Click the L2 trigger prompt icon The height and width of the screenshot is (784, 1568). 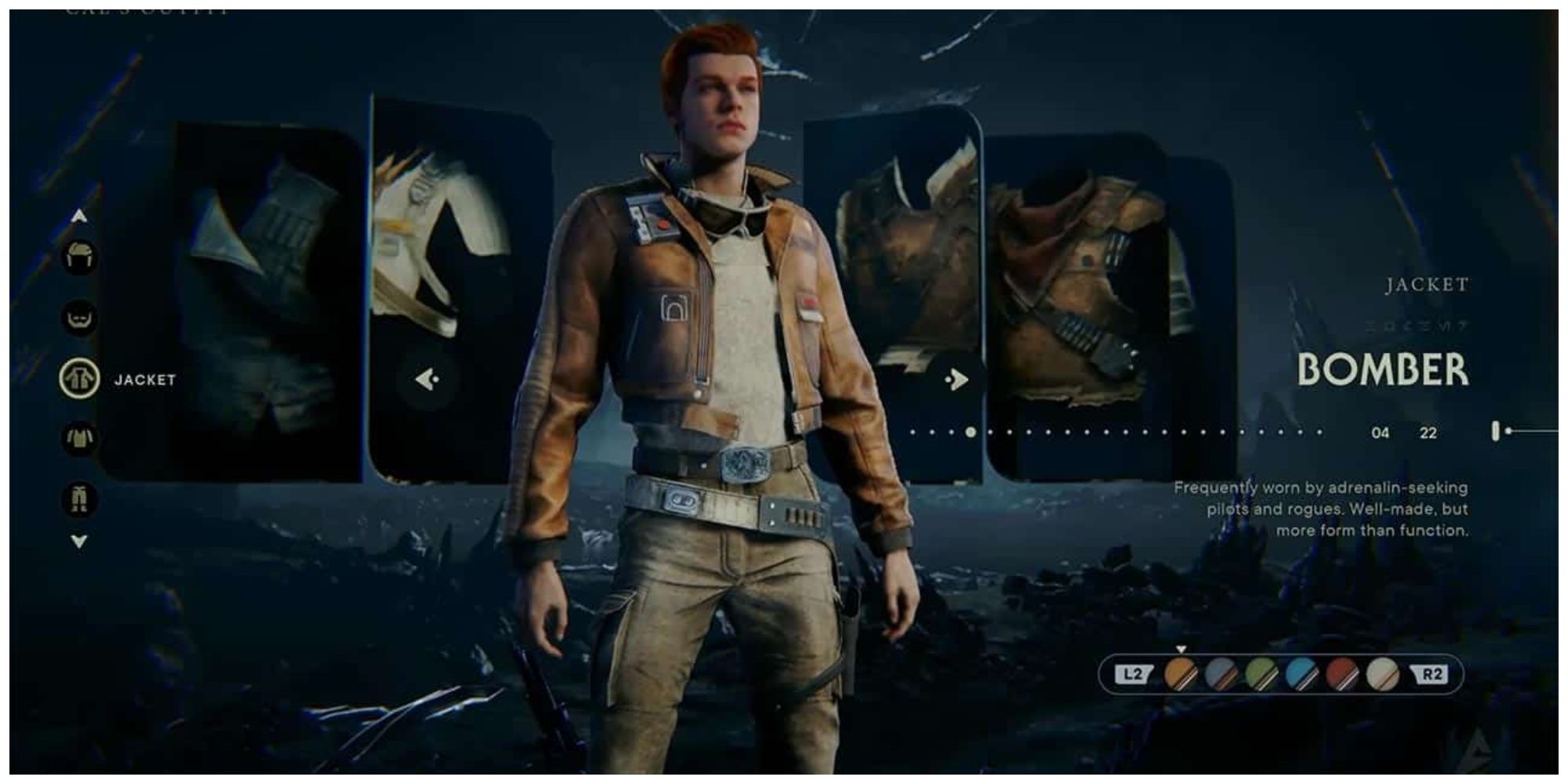[1132, 673]
